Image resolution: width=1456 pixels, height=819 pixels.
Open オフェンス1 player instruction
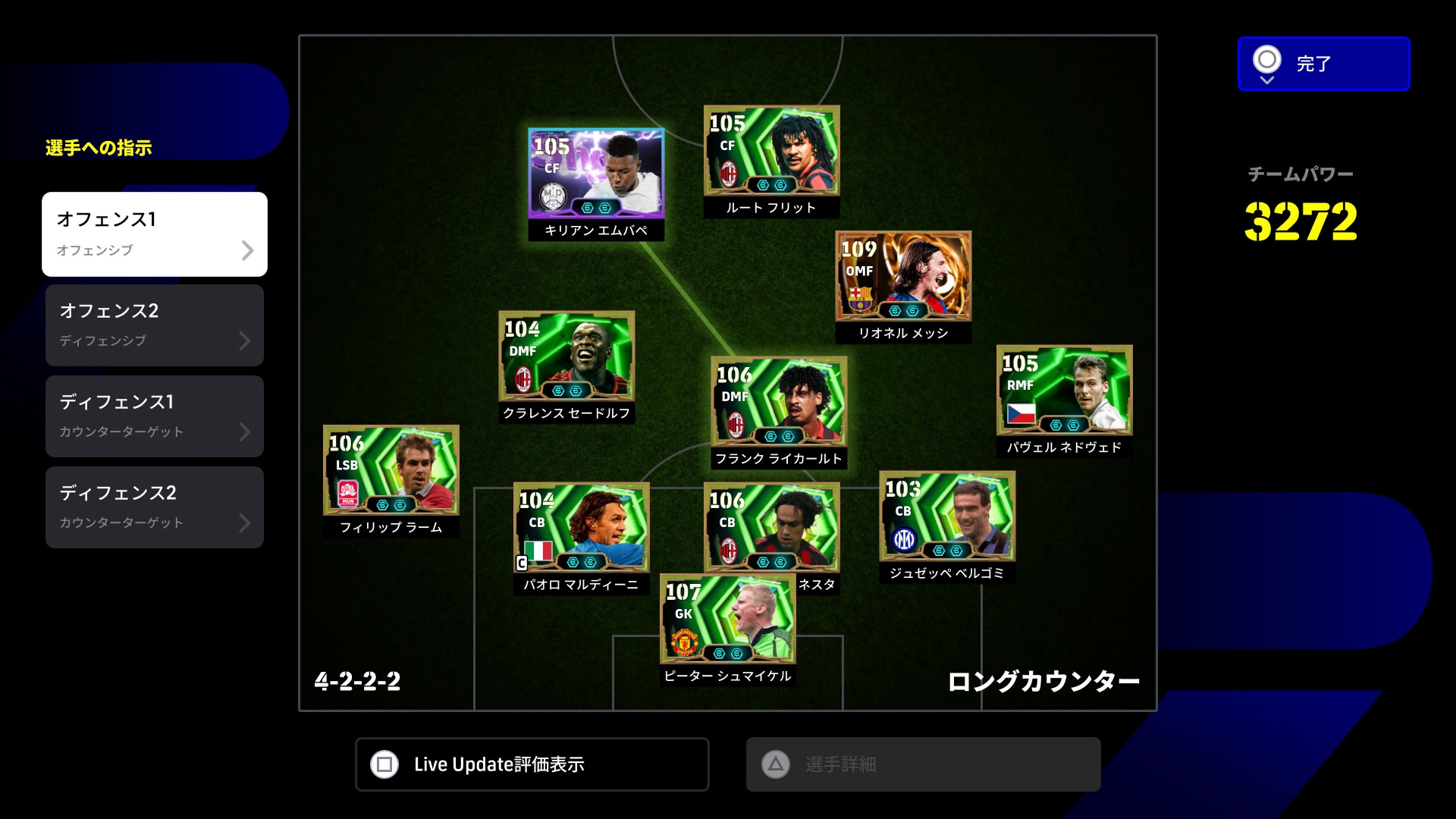(x=155, y=234)
